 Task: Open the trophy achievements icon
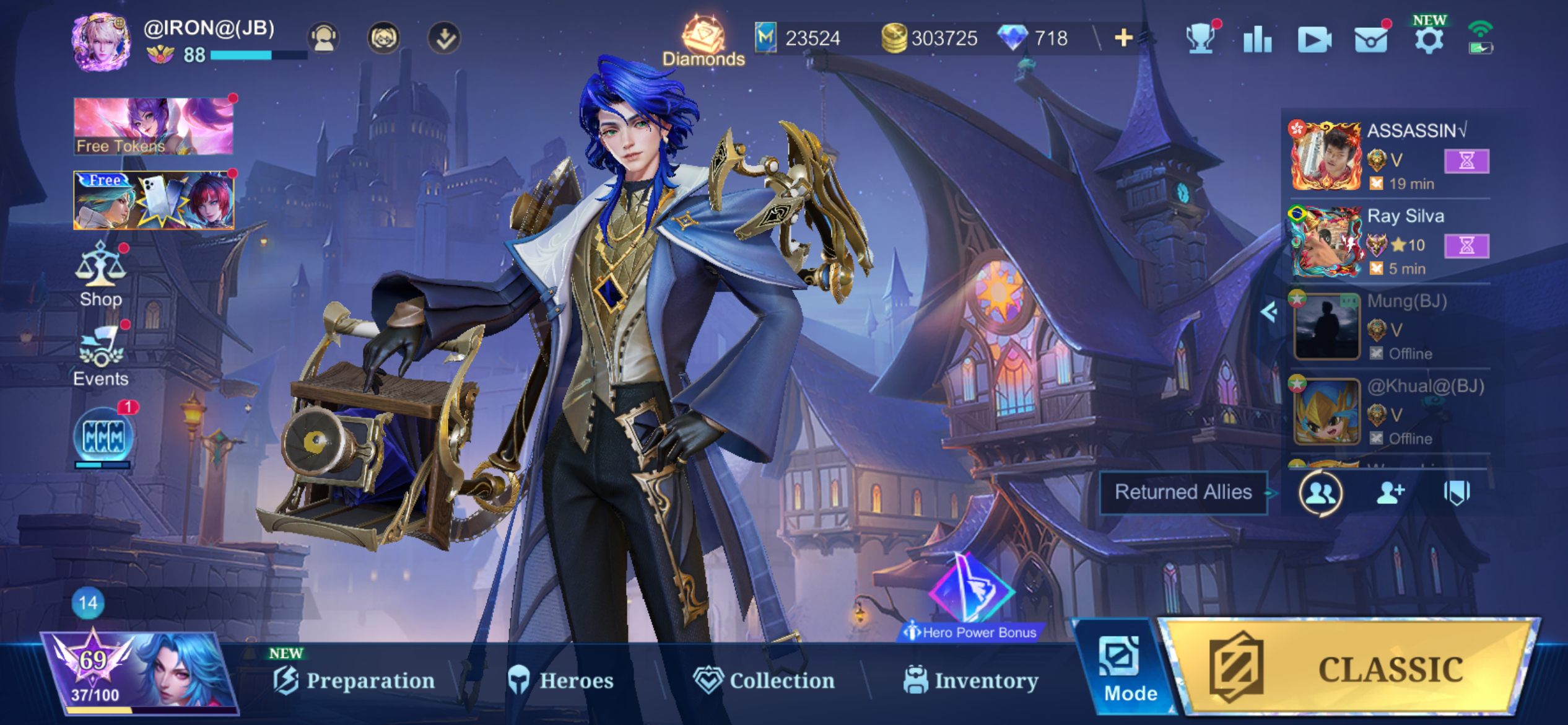(1200, 40)
